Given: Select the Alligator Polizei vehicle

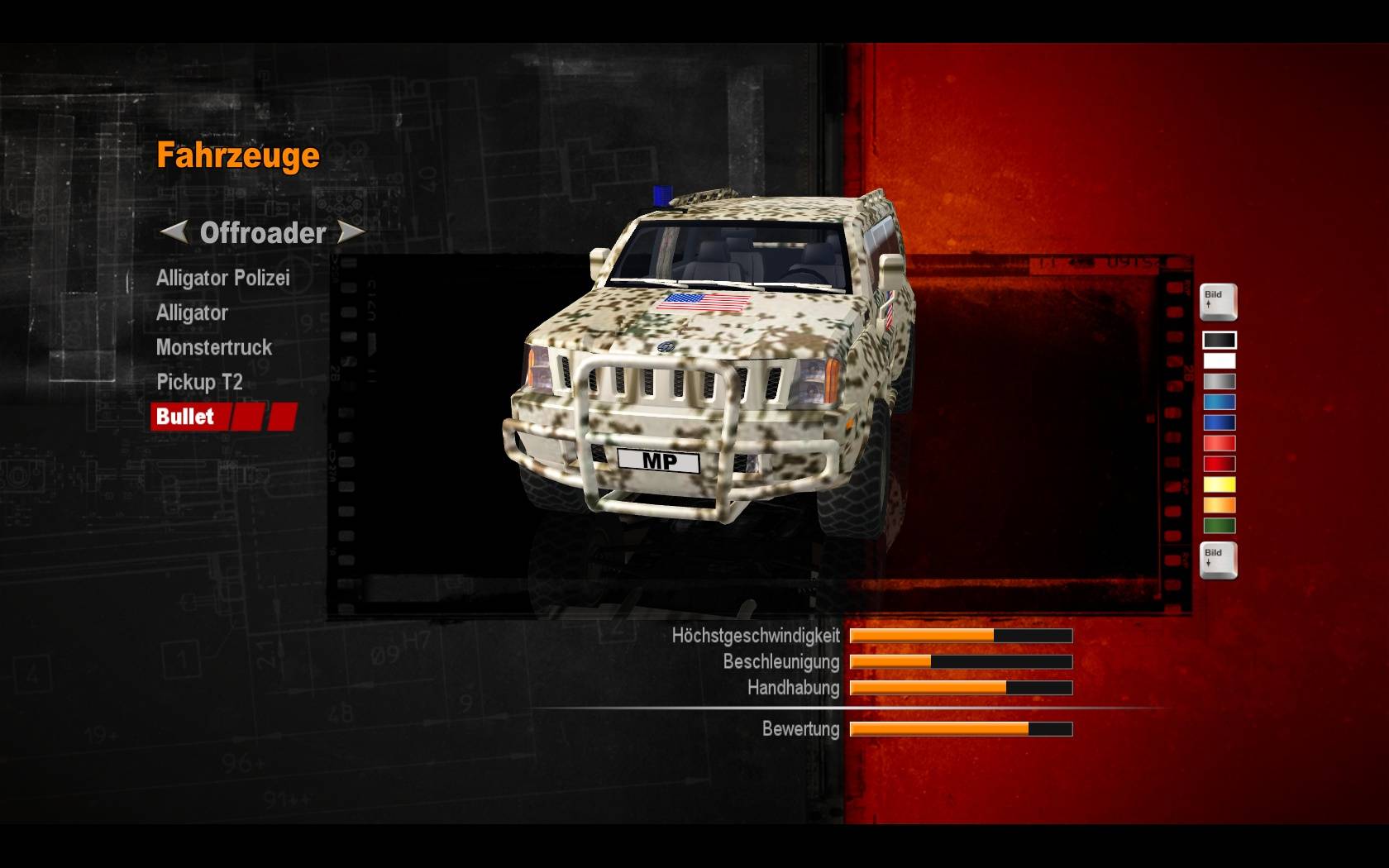Looking at the screenshot, I should [222, 279].
